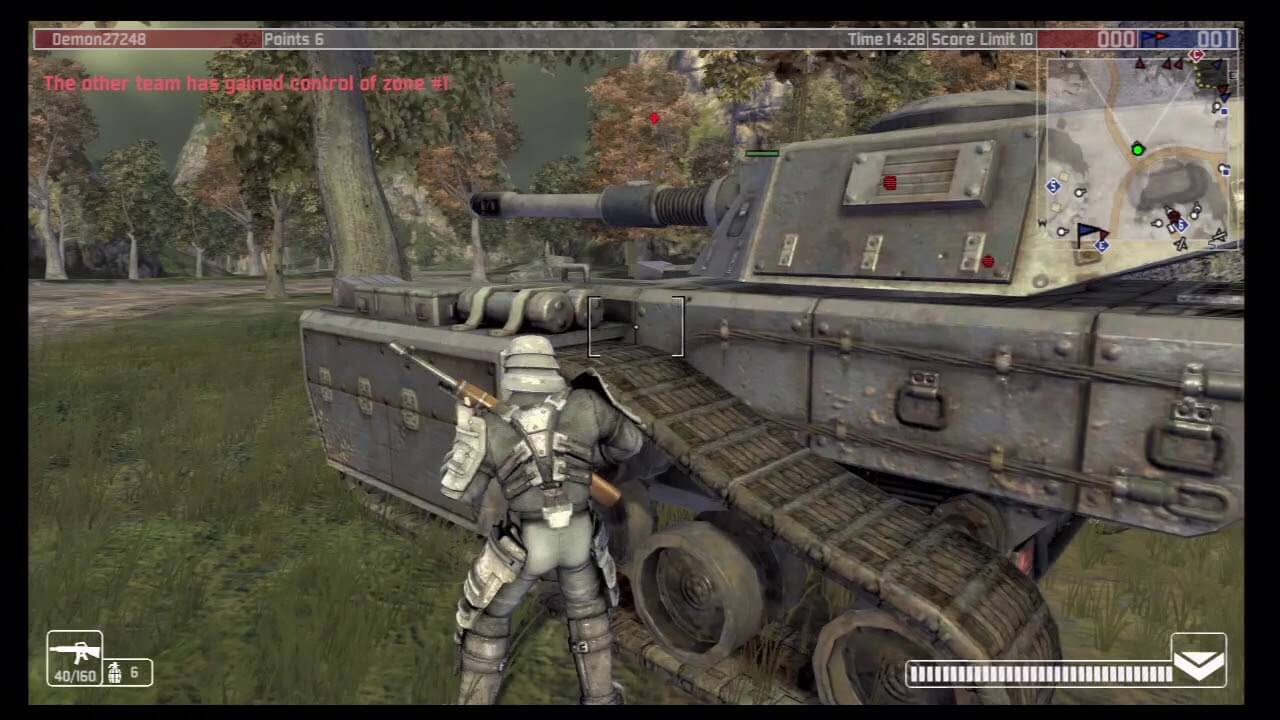The width and height of the screenshot is (1280, 720).
Task: Click the double chevron icon
Action: coord(1198,659)
